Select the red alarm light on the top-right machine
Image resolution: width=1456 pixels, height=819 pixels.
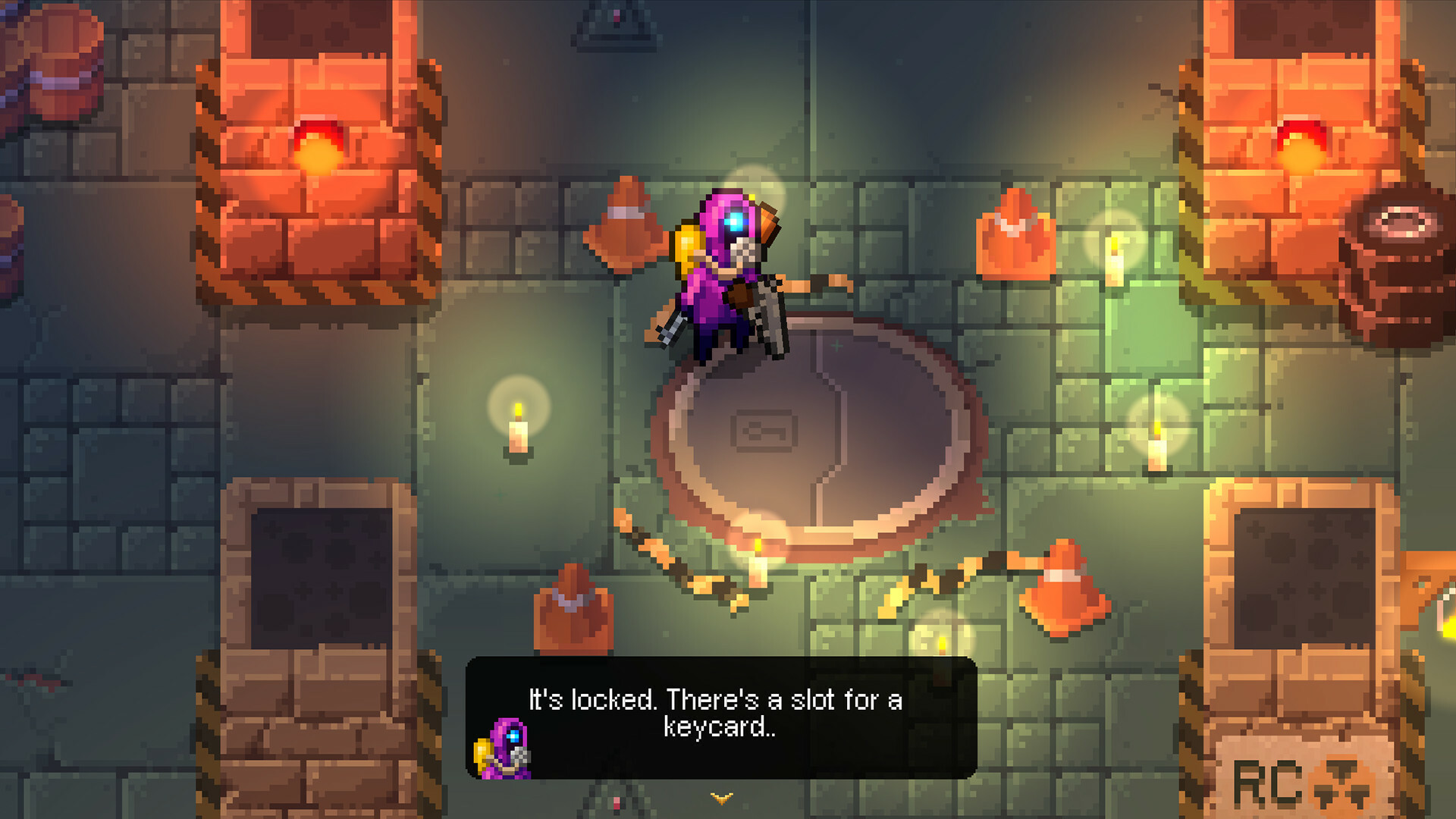[x=1303, y=140]
